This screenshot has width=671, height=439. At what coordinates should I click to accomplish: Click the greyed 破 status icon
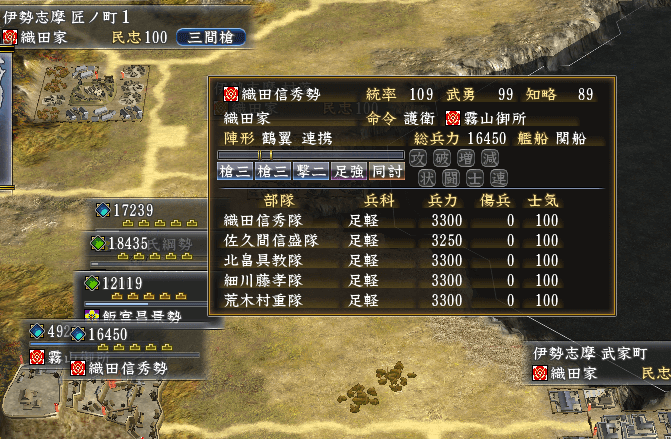pyautogui.click(x=441, y=158)
